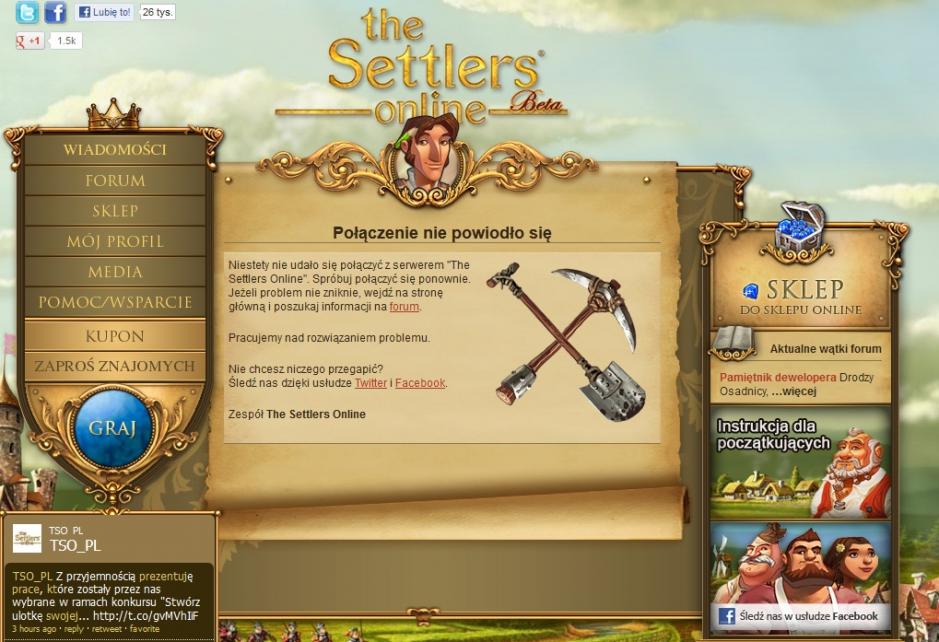Screen dimensions: 939x642
Task: Open the Kupon menu entry
Action: (115, 336)
